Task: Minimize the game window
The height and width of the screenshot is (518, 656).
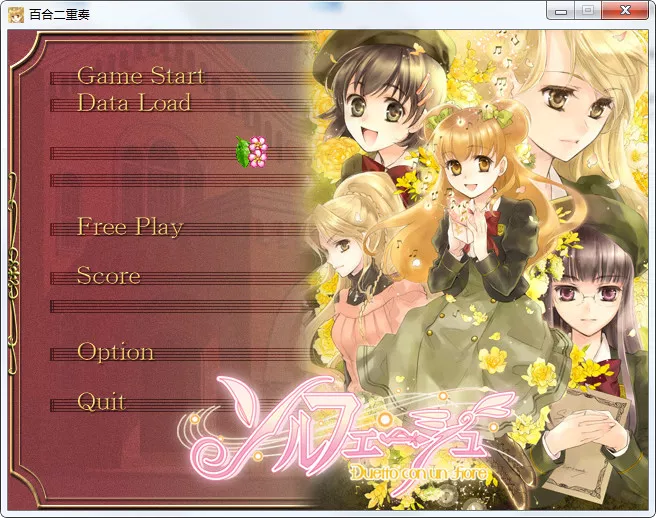Action: [x=561, y=10]
